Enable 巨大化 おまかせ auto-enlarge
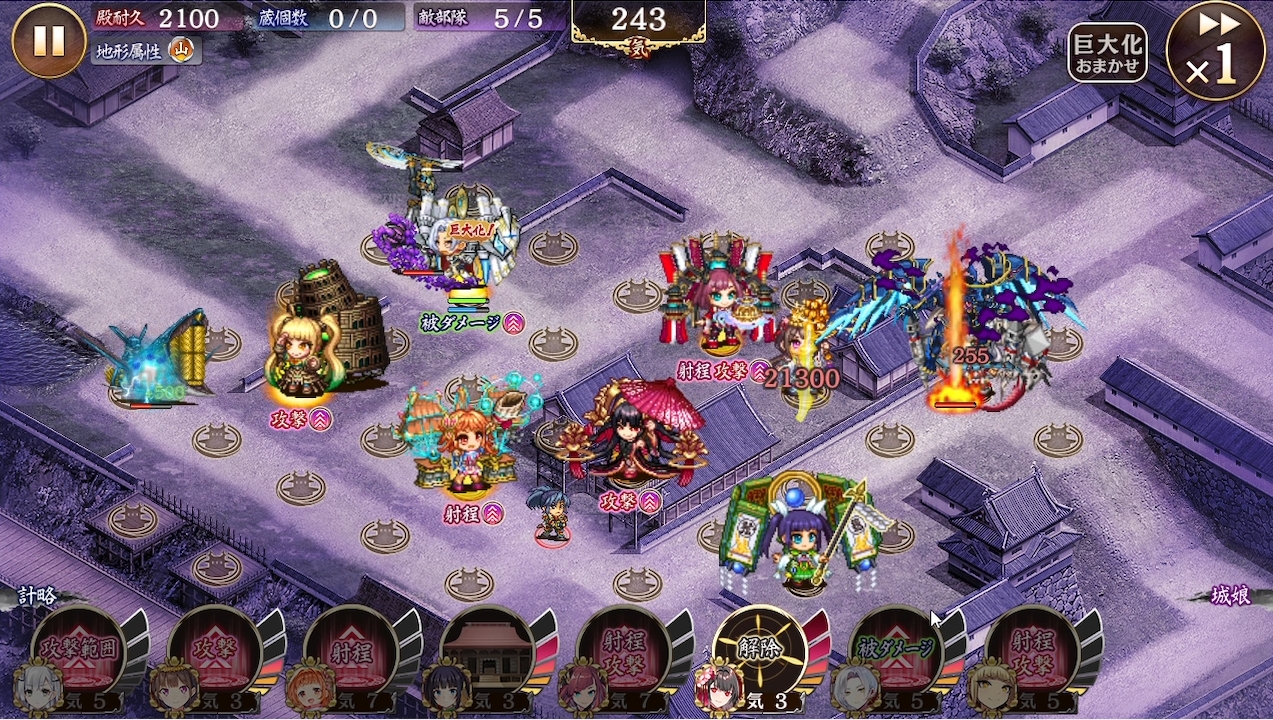 click(1107, 53)
